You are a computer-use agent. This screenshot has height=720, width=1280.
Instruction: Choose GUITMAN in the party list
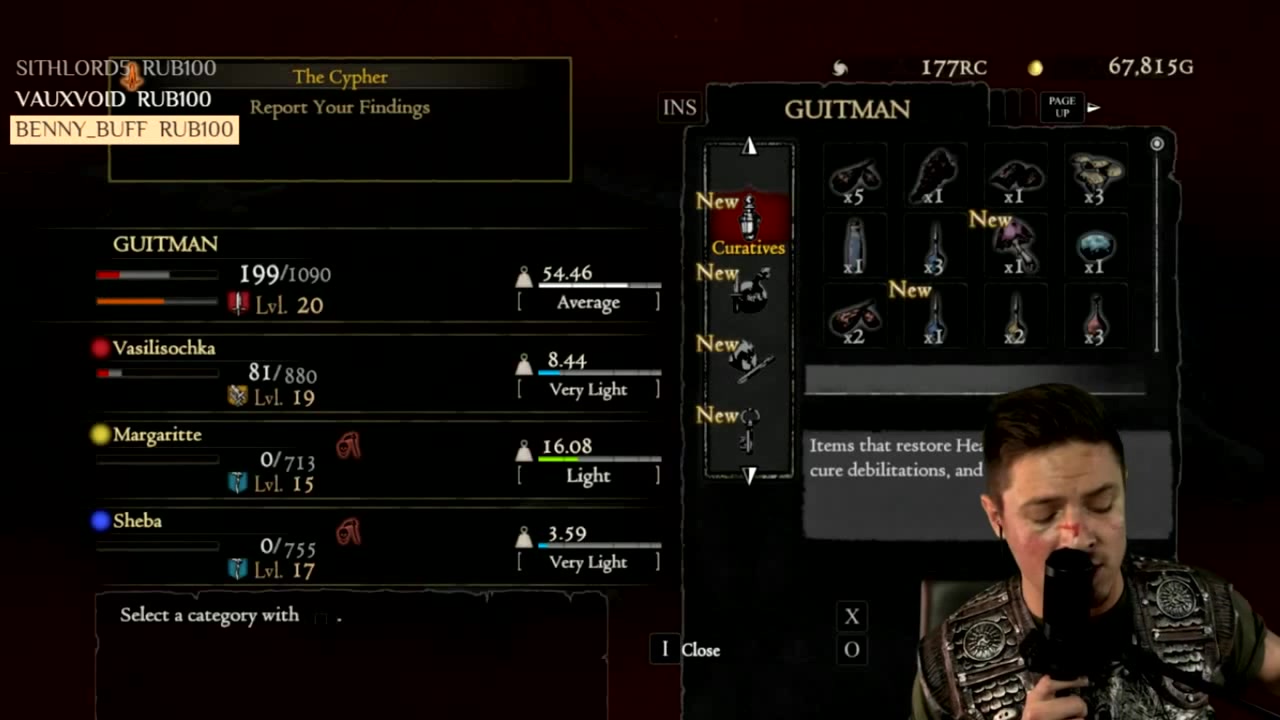tap(165, 244)
